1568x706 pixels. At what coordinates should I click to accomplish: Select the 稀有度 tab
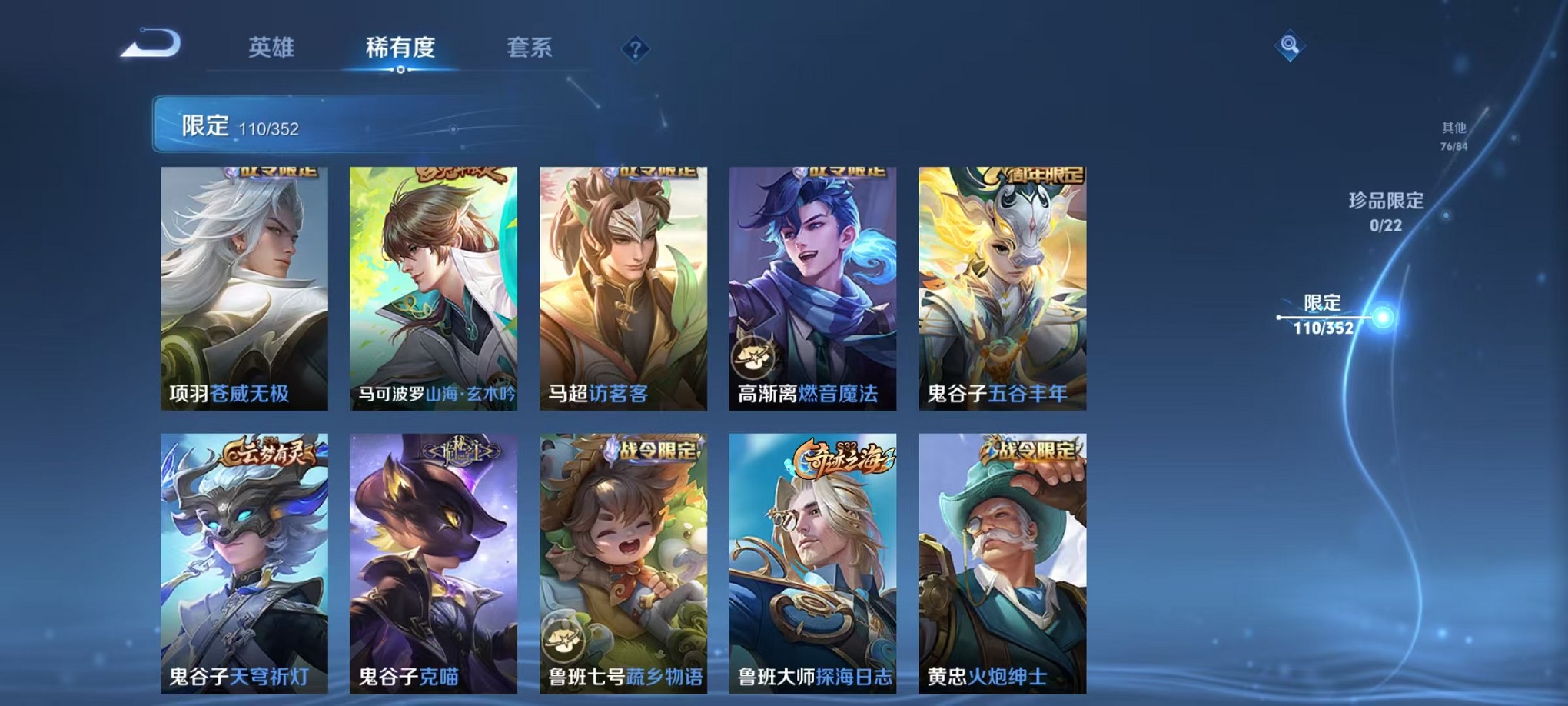(x=400, y=48)
